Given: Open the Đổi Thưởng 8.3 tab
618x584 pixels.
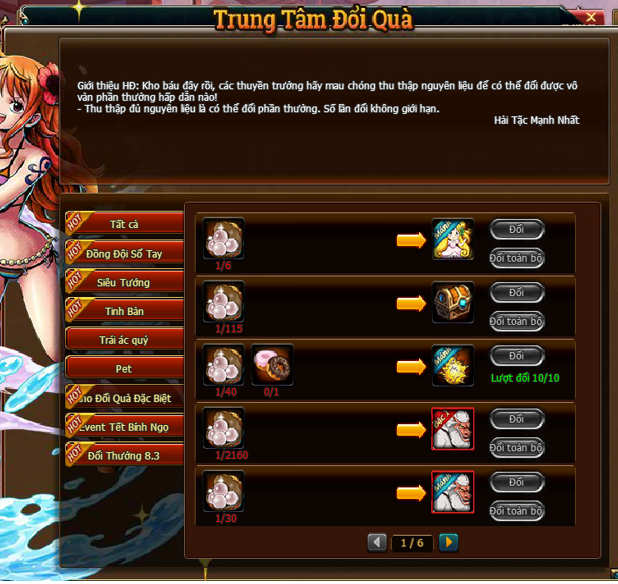Looking at the screenshot, I should 125,455.
